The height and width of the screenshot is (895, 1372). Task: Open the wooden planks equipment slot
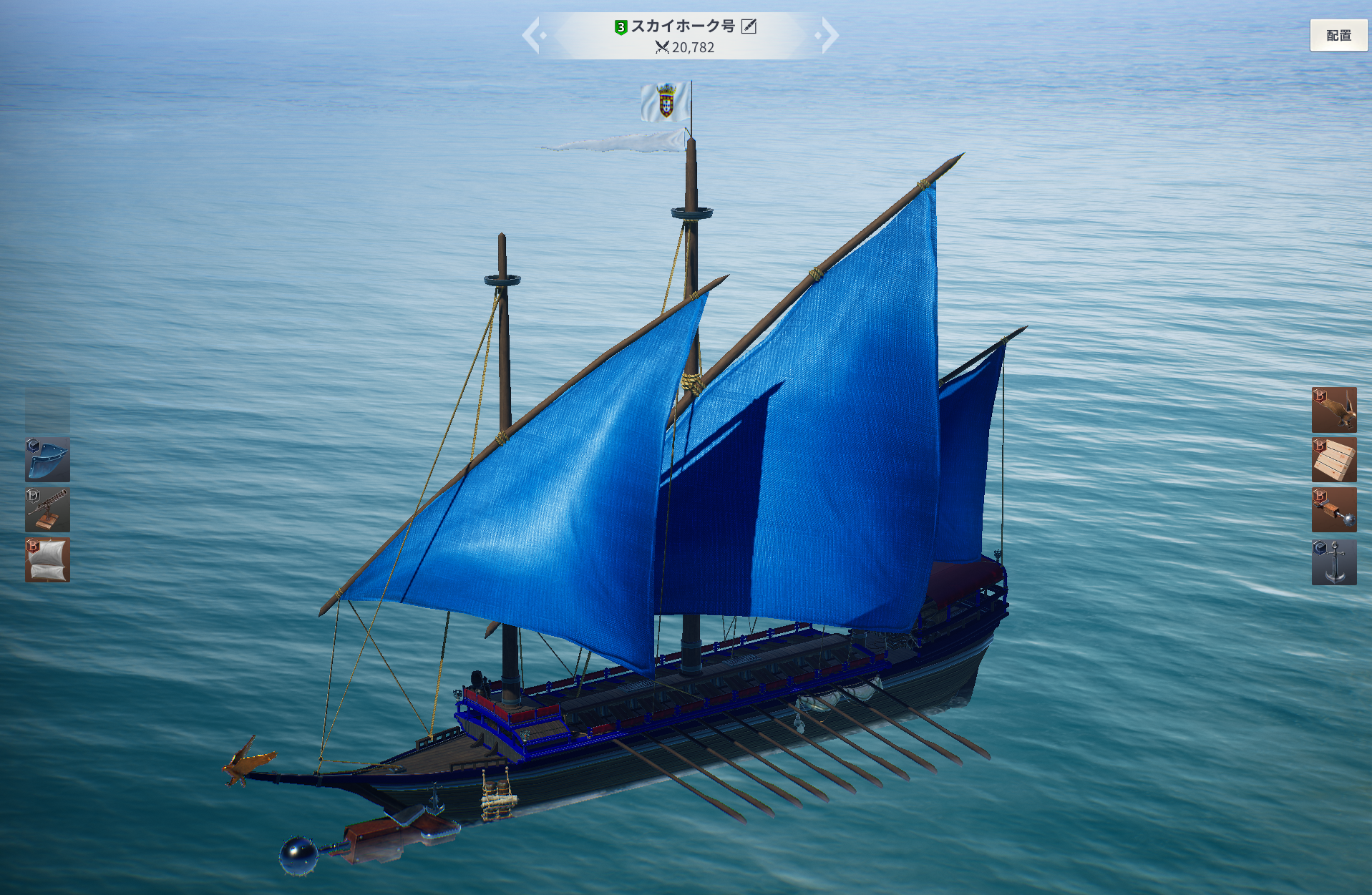point(1333,460)
